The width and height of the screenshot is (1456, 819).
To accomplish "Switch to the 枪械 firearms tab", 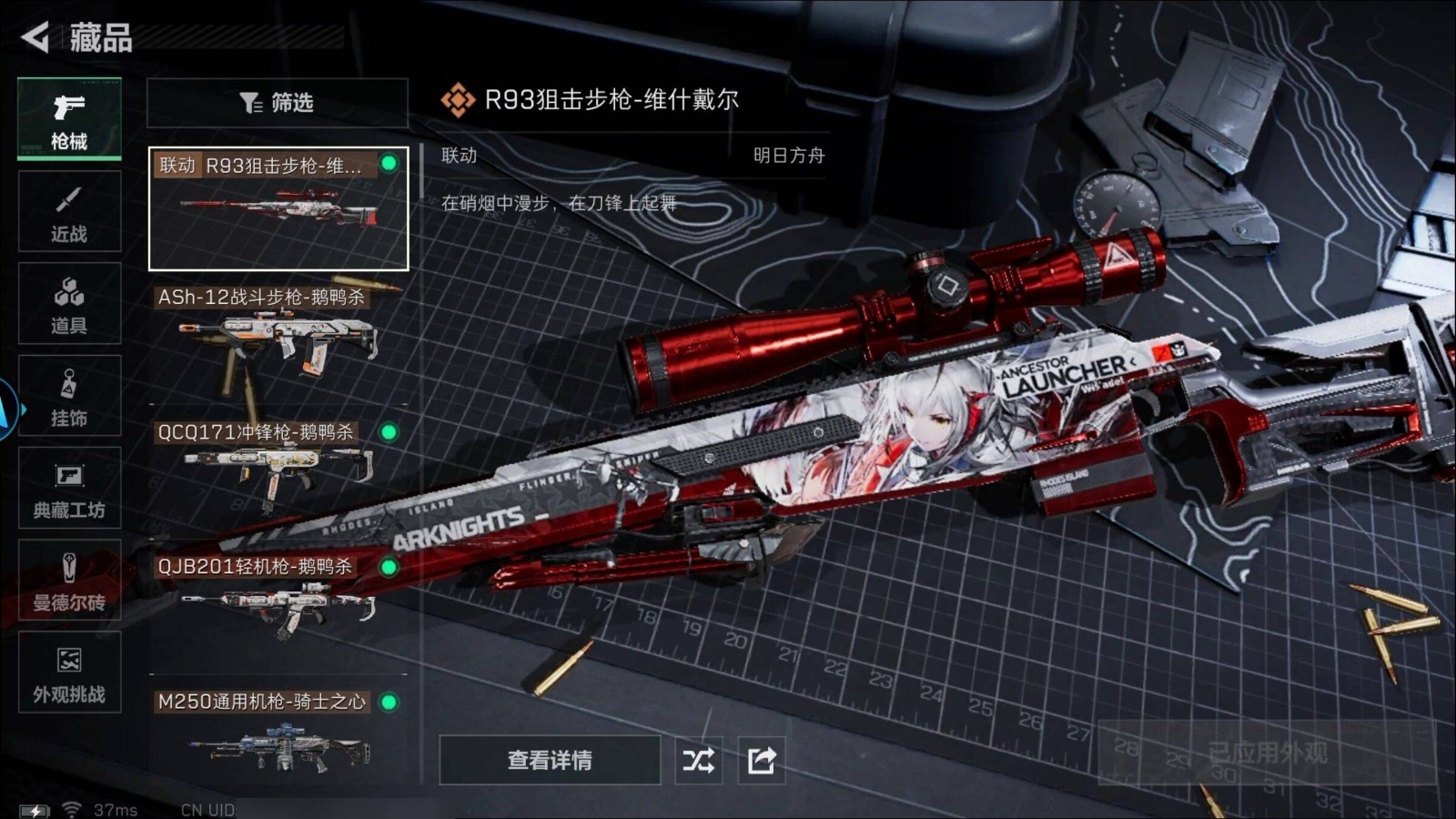I will tap(69, 119).
